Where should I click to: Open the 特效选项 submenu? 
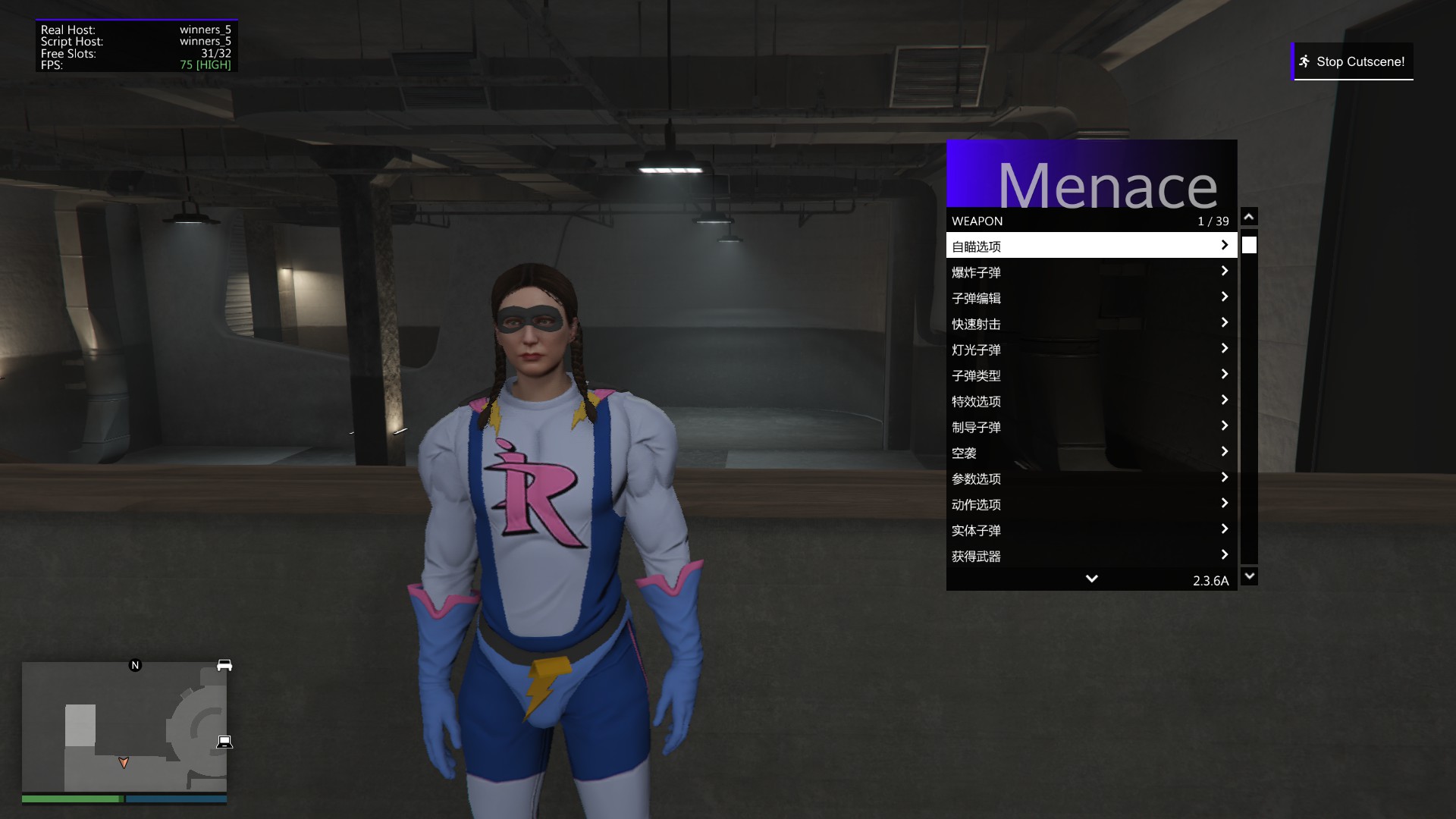click(1090, 400)
